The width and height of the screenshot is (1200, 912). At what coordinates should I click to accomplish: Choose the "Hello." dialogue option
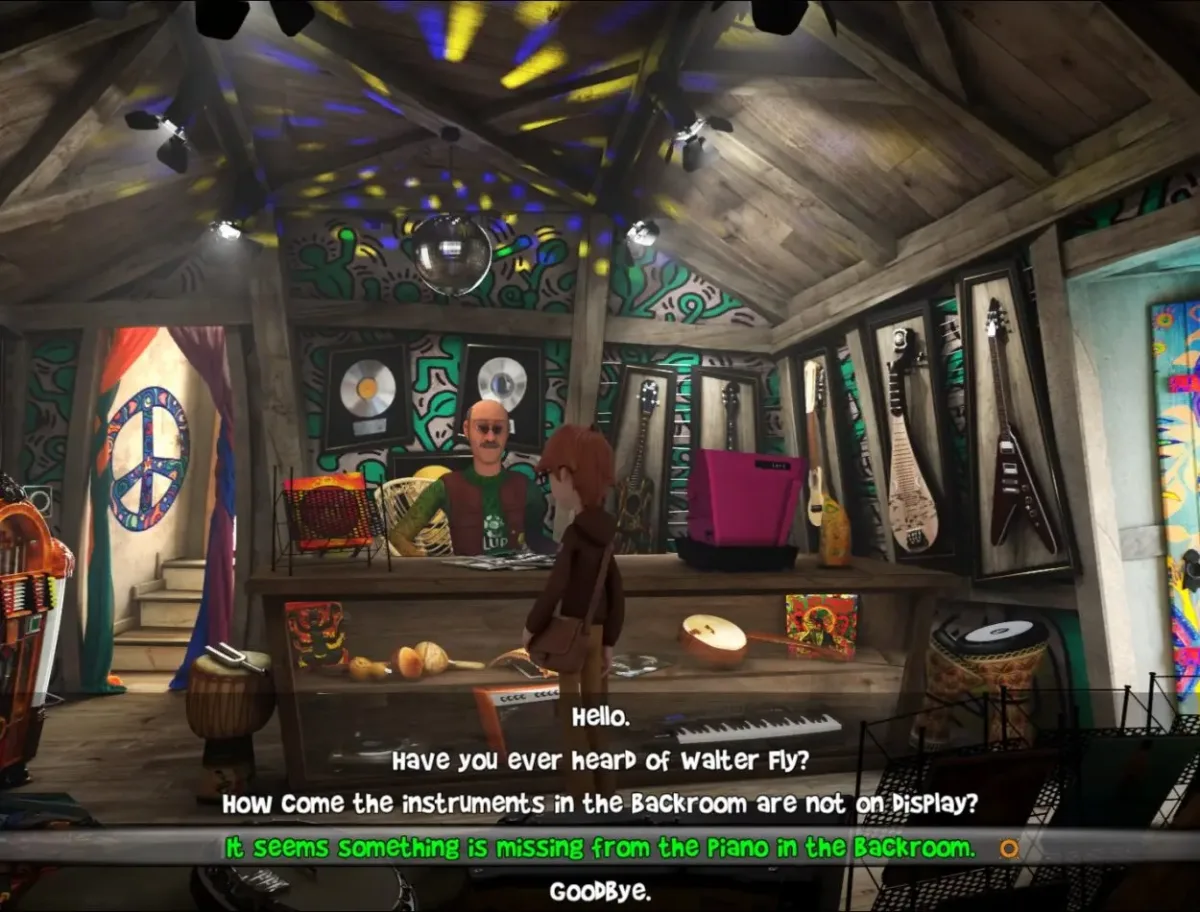[x=600, y=717]
